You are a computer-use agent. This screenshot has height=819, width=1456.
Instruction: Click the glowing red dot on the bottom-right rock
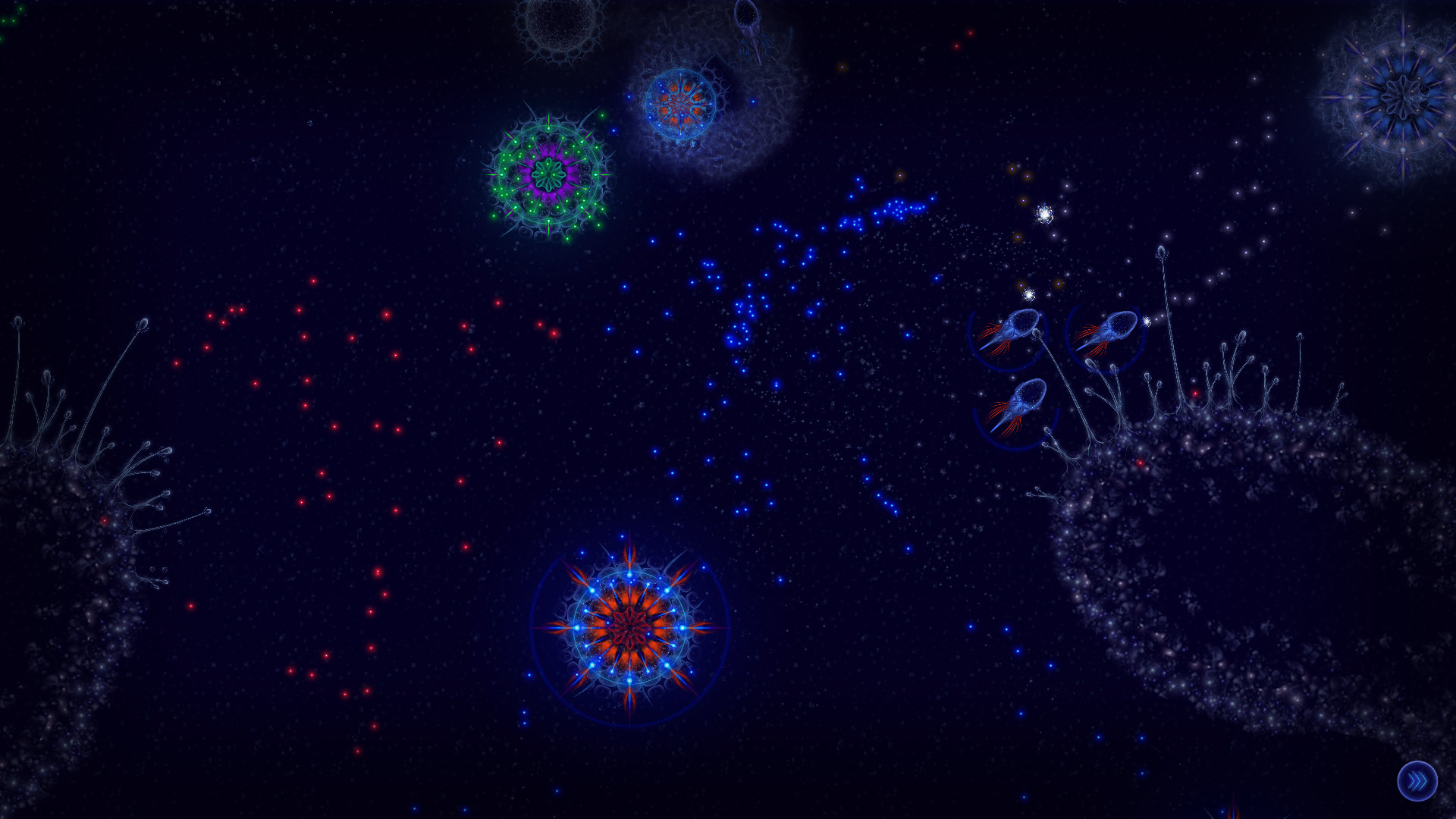(x=1141, y=463)
